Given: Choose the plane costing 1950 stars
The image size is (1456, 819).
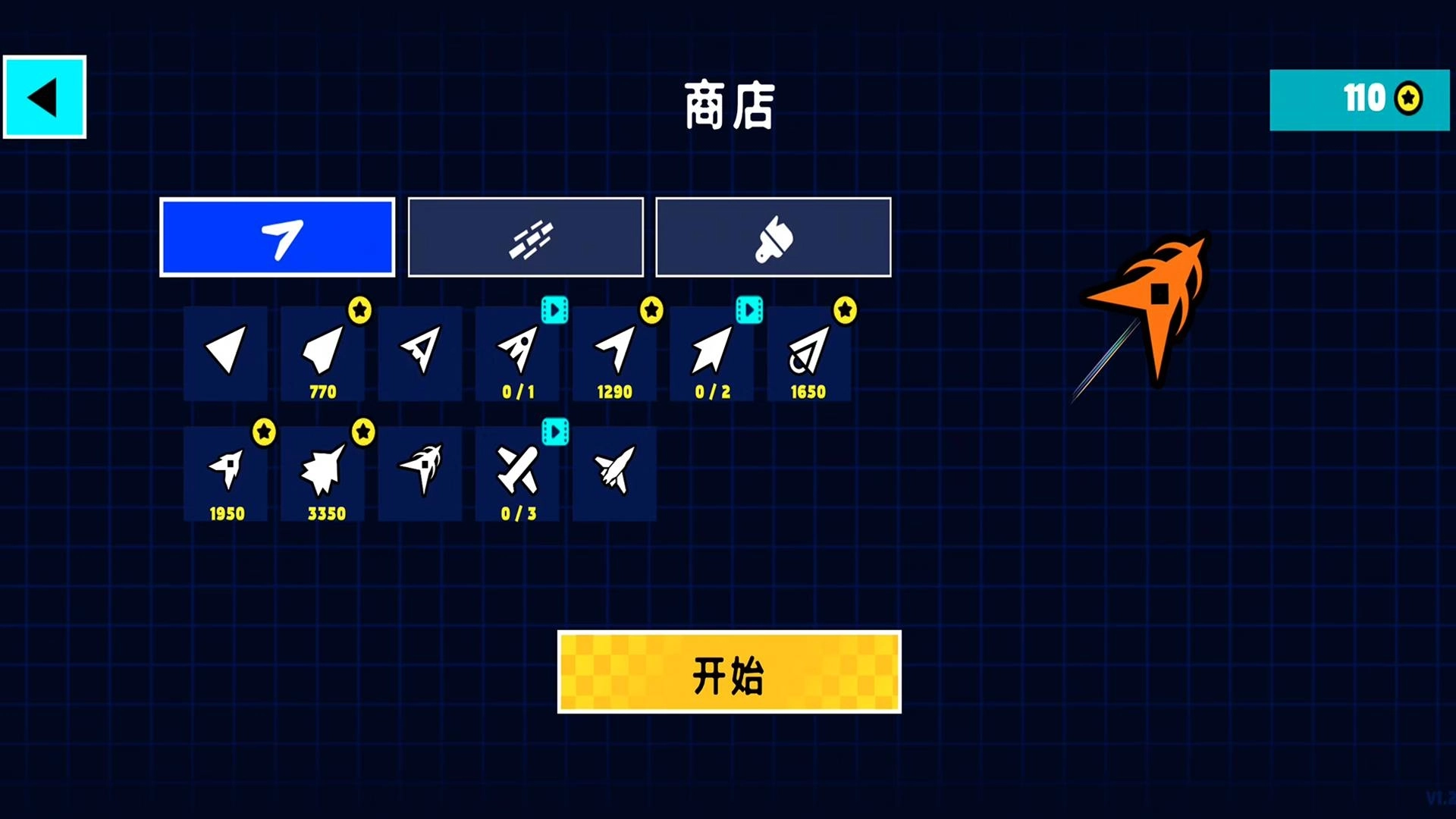Looking at the screenshot, I should point(225,470).
